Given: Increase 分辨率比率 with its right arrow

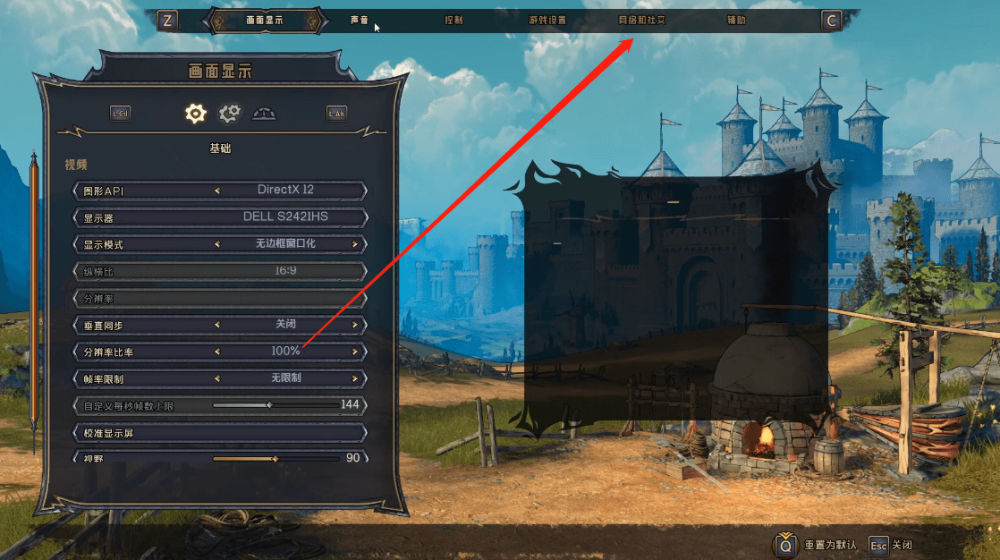Looking at the screenshot, I should (x=354, y=352).
